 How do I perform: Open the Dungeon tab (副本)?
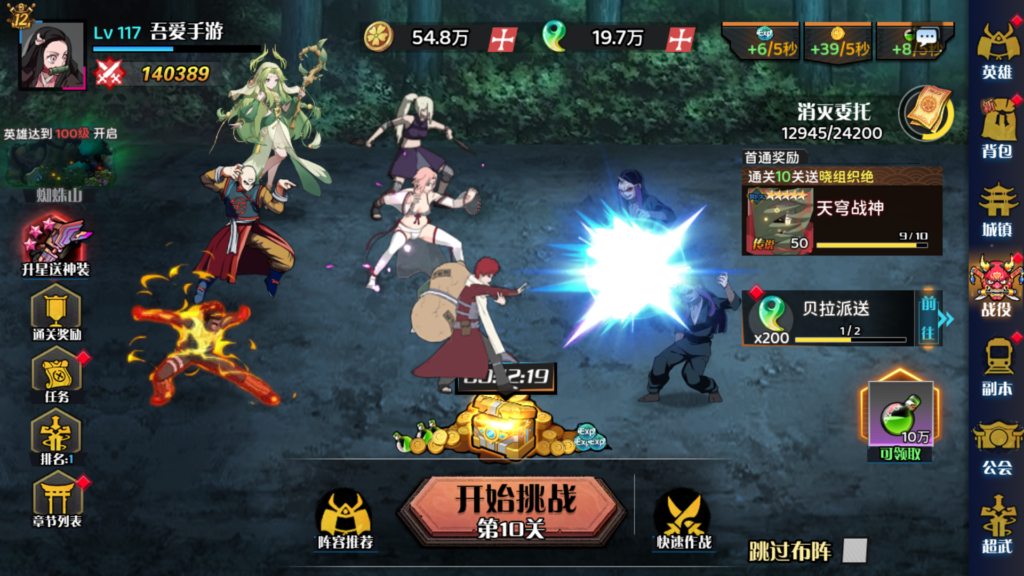coord(996,364)
